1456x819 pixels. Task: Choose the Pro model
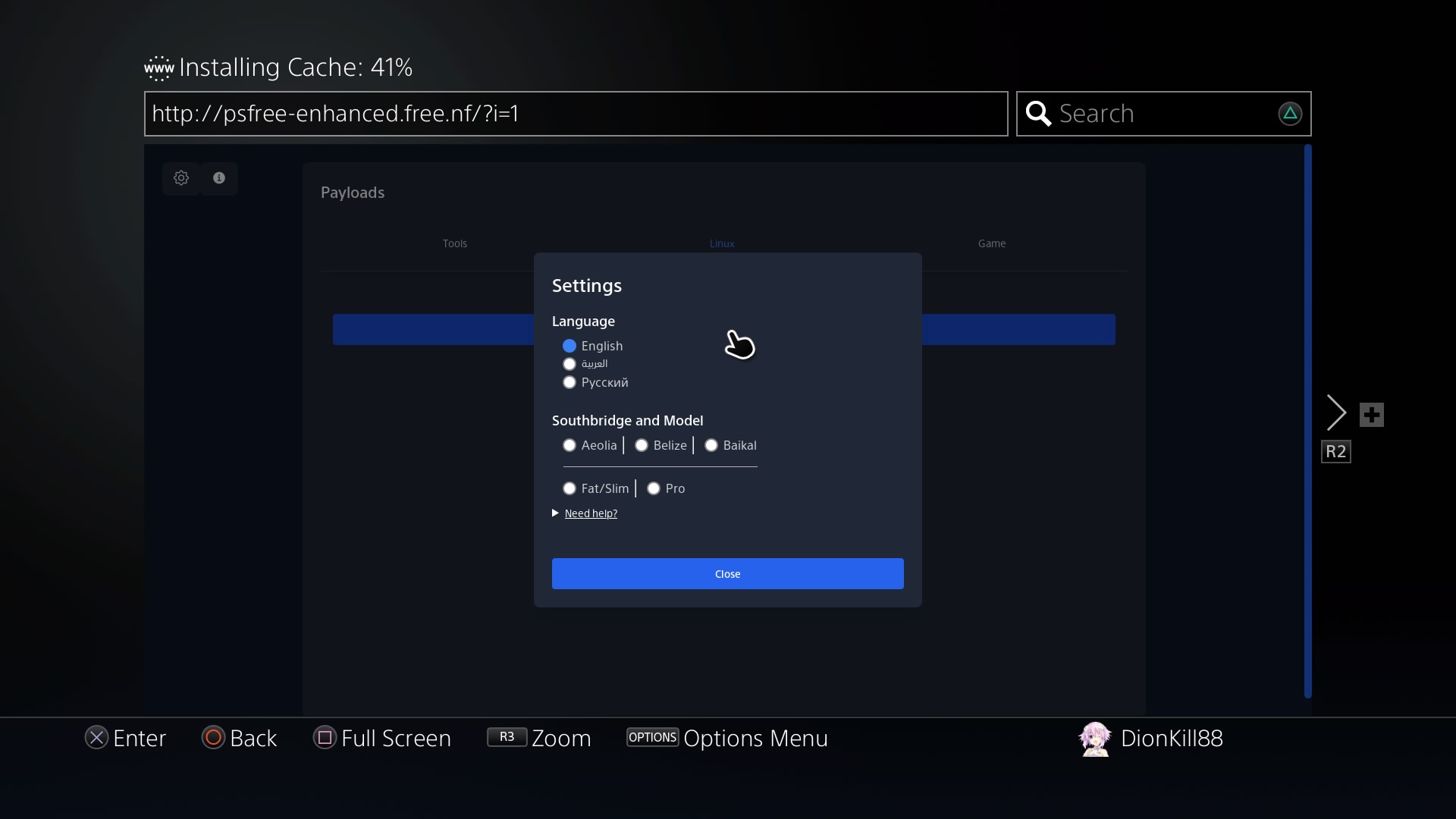pyautogui.click(x=654, y=489)
